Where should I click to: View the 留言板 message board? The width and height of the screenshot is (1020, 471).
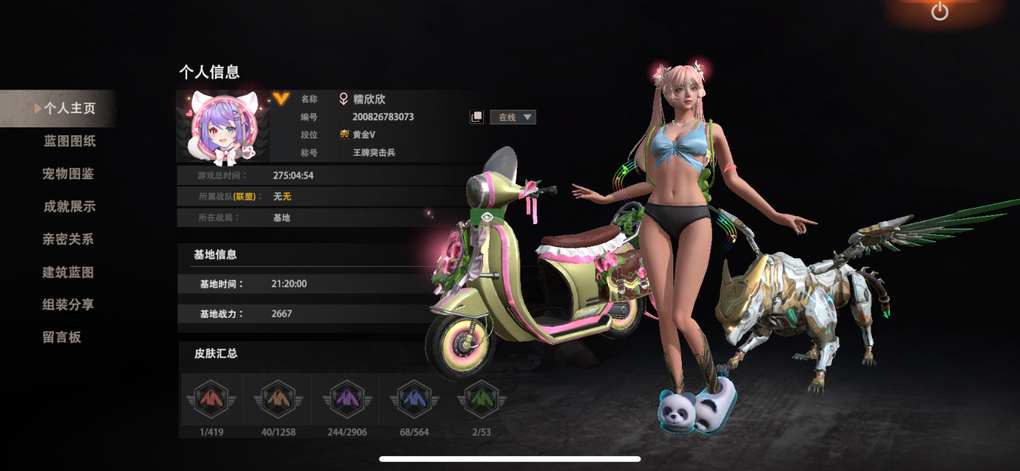click(62, 337)
